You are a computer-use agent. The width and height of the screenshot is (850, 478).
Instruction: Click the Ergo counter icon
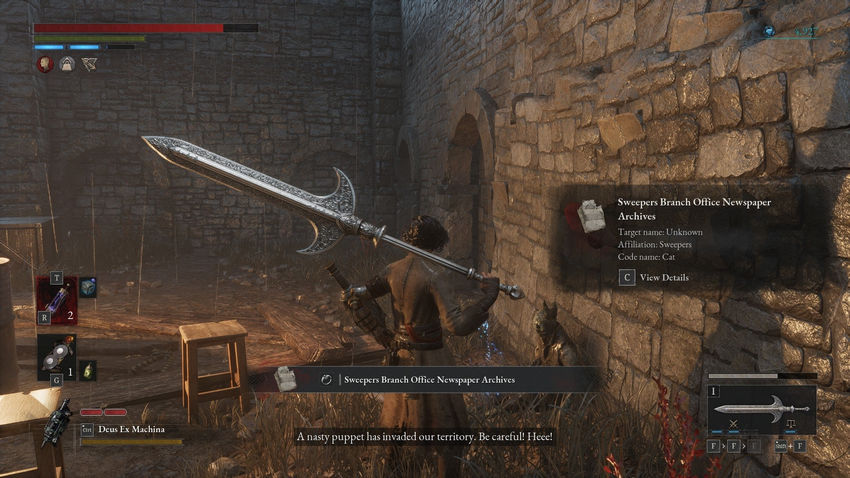pyautogui.click(x=769, y=32)
